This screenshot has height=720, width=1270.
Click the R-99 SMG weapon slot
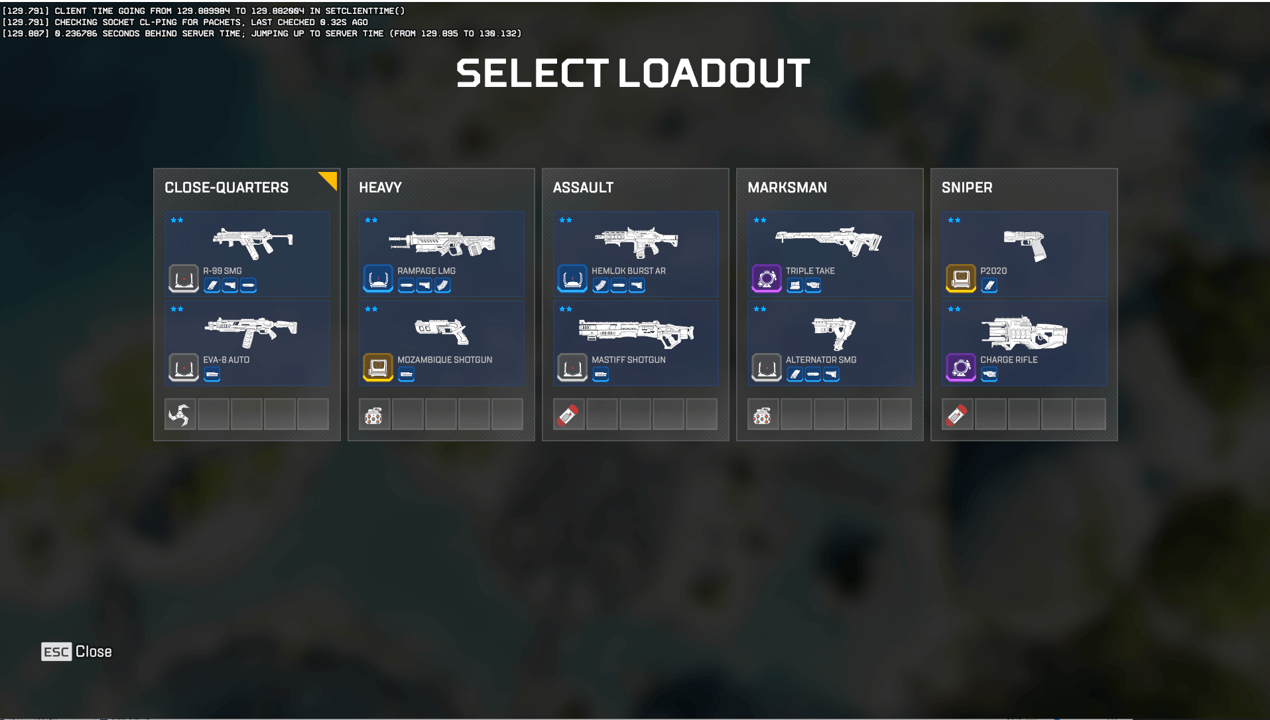(x=247, y=254)
